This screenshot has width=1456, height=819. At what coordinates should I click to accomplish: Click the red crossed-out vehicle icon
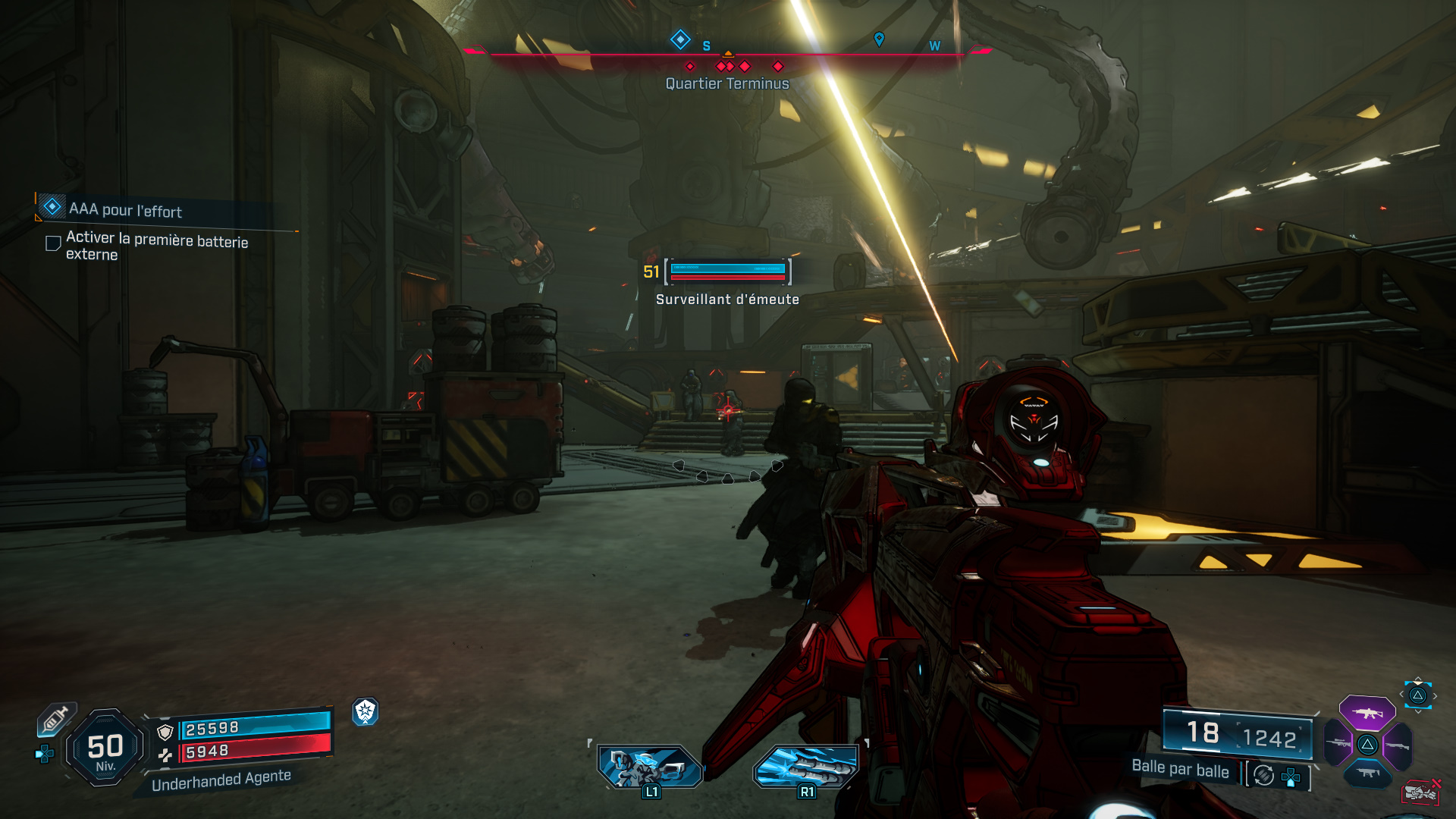pos(1420,792)
